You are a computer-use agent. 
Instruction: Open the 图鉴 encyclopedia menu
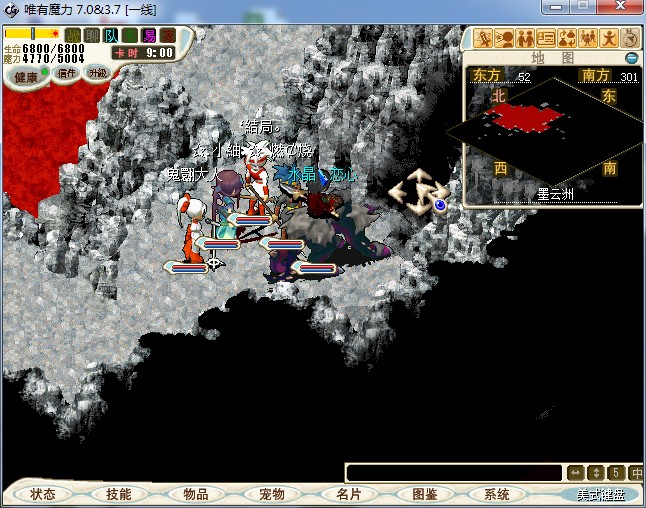[x=424, y=494]
